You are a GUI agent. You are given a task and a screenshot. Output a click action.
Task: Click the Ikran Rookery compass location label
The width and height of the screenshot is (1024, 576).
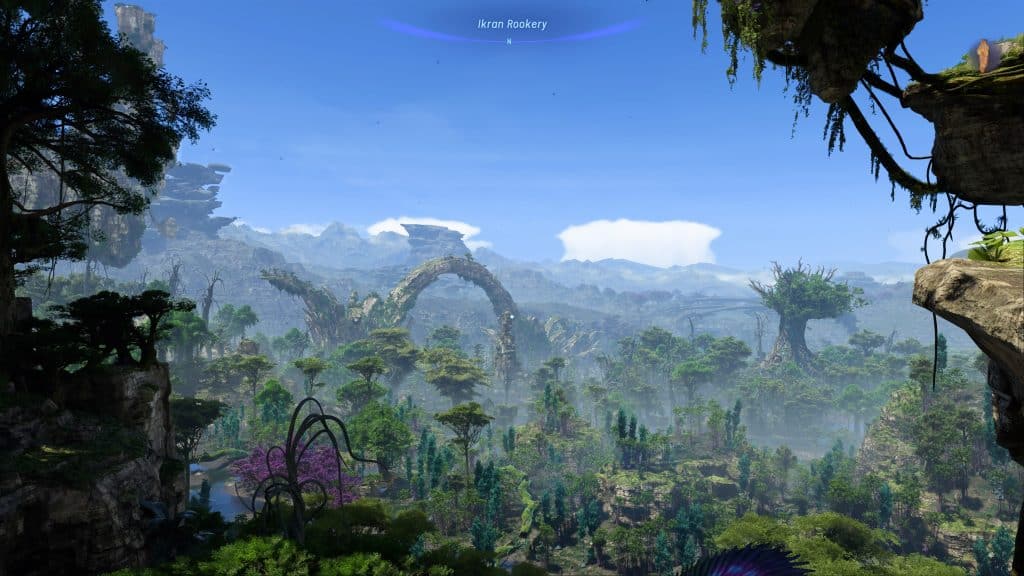(512, 24)
